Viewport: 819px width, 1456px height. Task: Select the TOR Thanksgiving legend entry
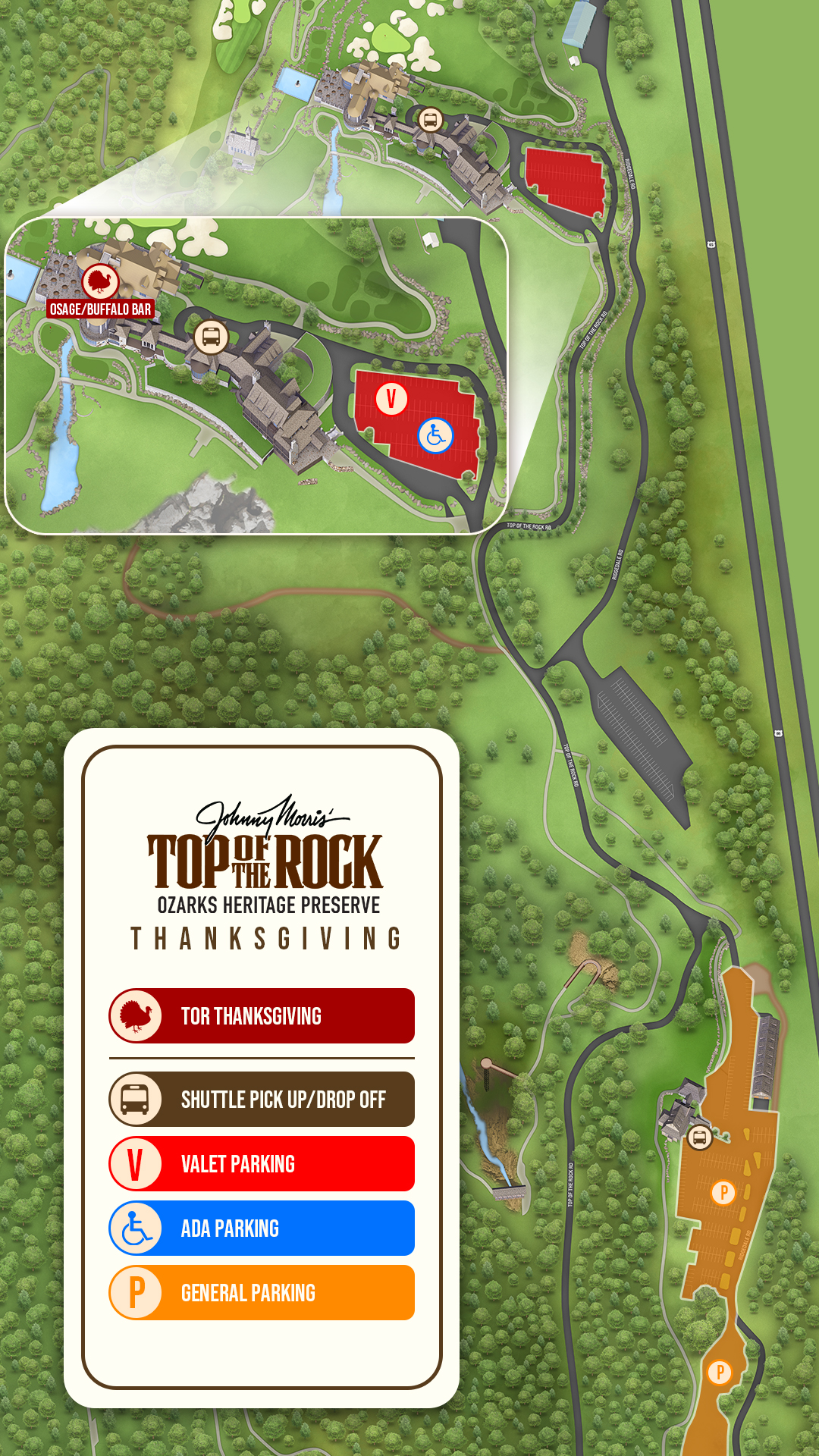(262, 1015)
